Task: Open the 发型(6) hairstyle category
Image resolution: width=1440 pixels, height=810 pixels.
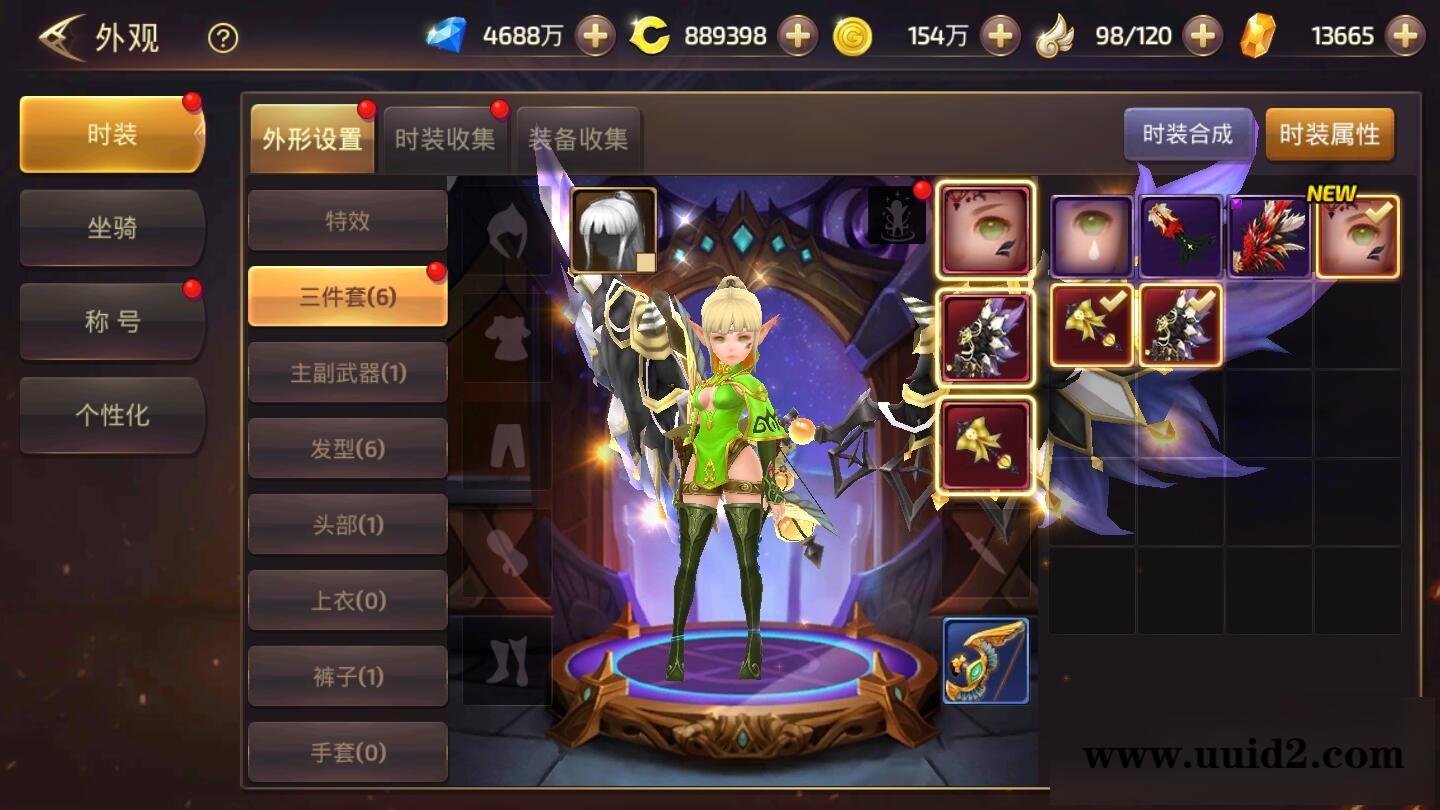Action: click(x=347, y=448)
